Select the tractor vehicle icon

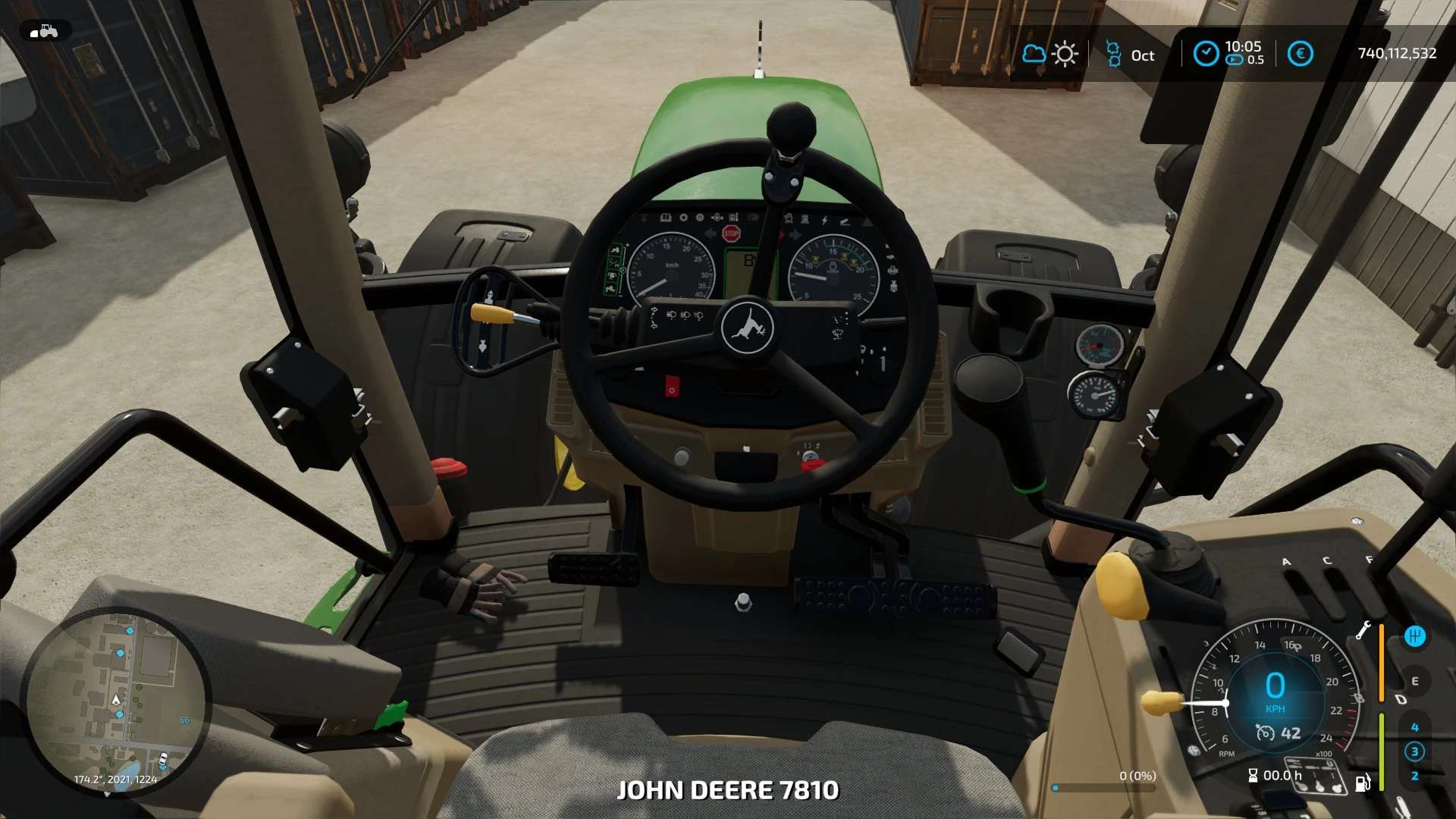pos(45,31)
